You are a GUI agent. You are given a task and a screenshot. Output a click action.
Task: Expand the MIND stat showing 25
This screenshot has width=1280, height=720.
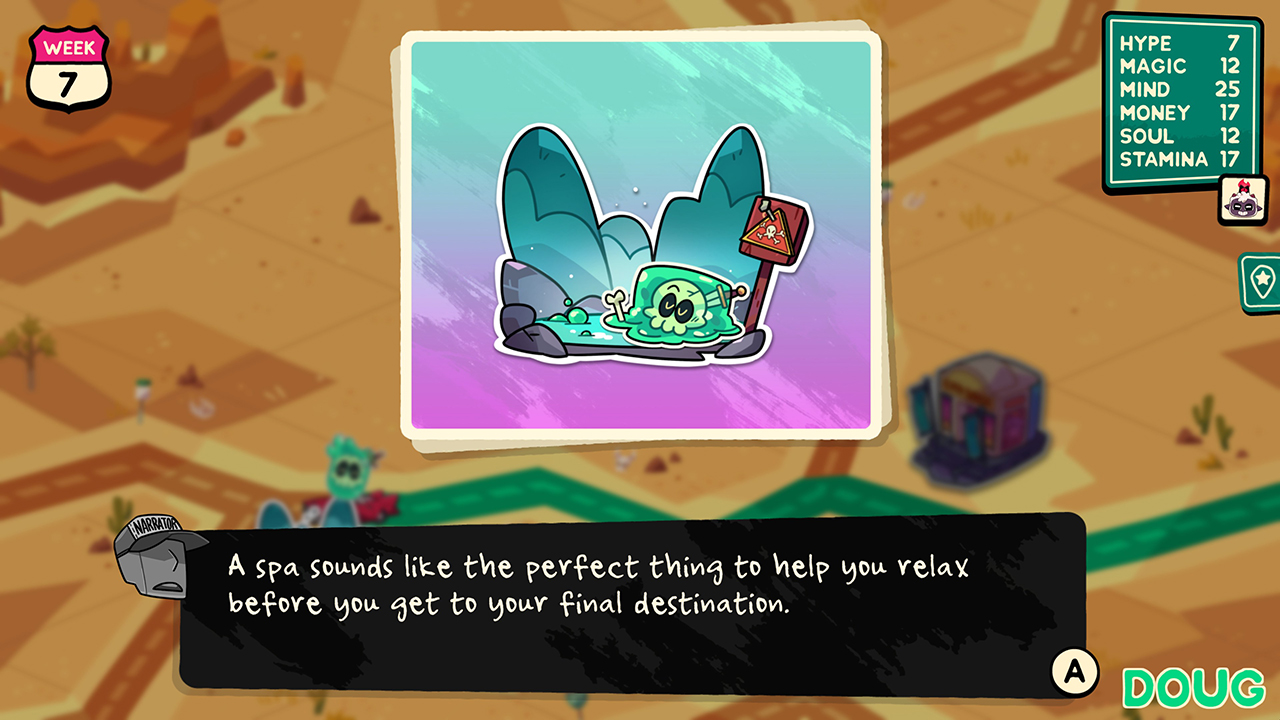point(1180,90)
